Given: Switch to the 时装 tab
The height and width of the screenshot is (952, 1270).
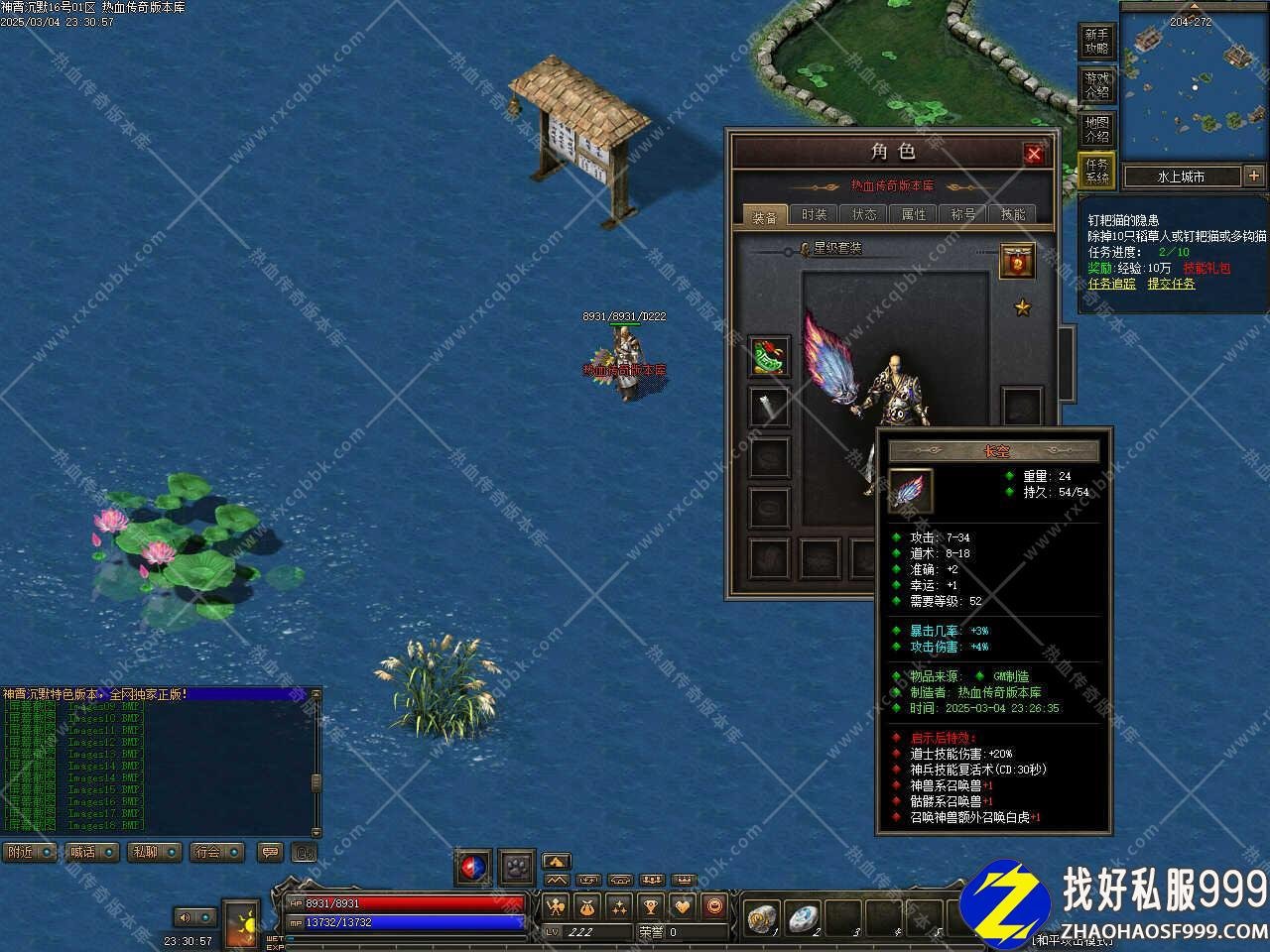Looking at the screenshot, I should [814, 214].
